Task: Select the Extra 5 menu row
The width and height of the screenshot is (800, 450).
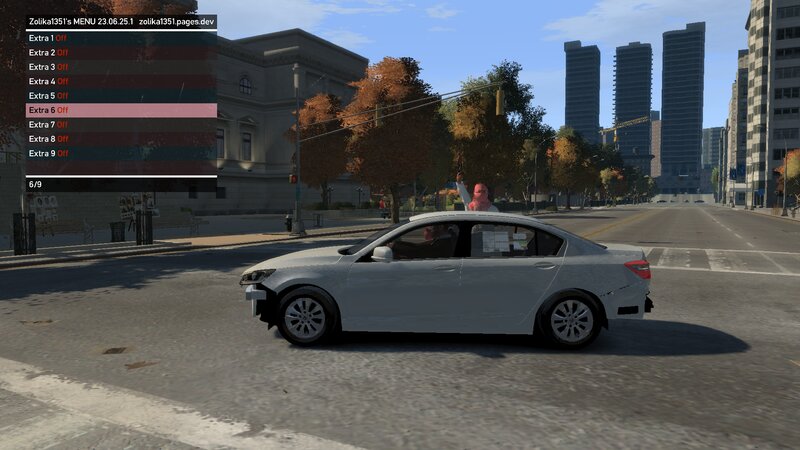Action: tap(120, 95)
